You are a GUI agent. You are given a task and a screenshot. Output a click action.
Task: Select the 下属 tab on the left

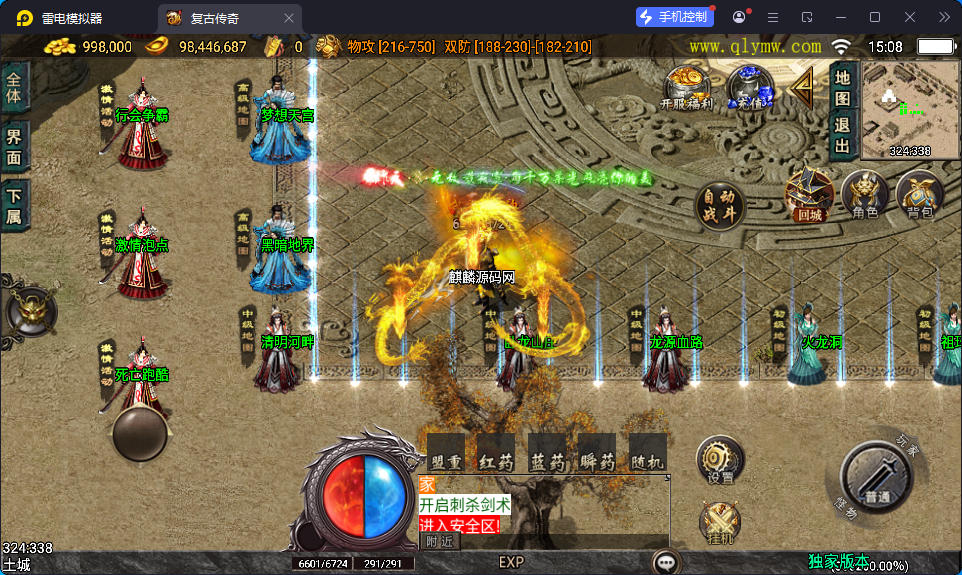pos(14,205)
